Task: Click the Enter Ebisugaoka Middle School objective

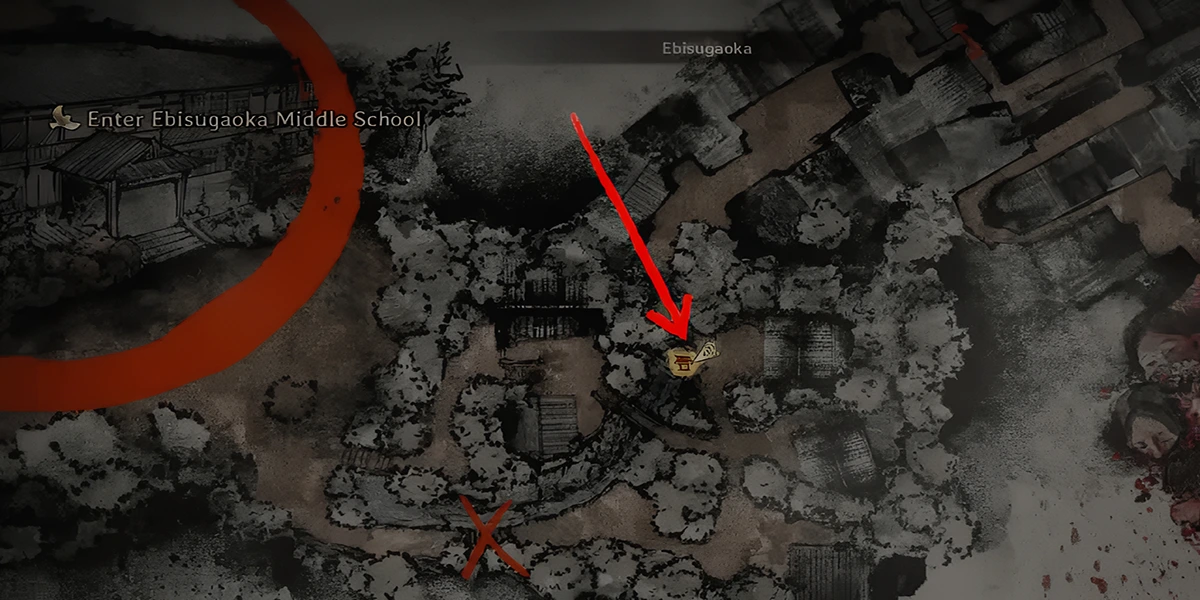Action: 254,119
